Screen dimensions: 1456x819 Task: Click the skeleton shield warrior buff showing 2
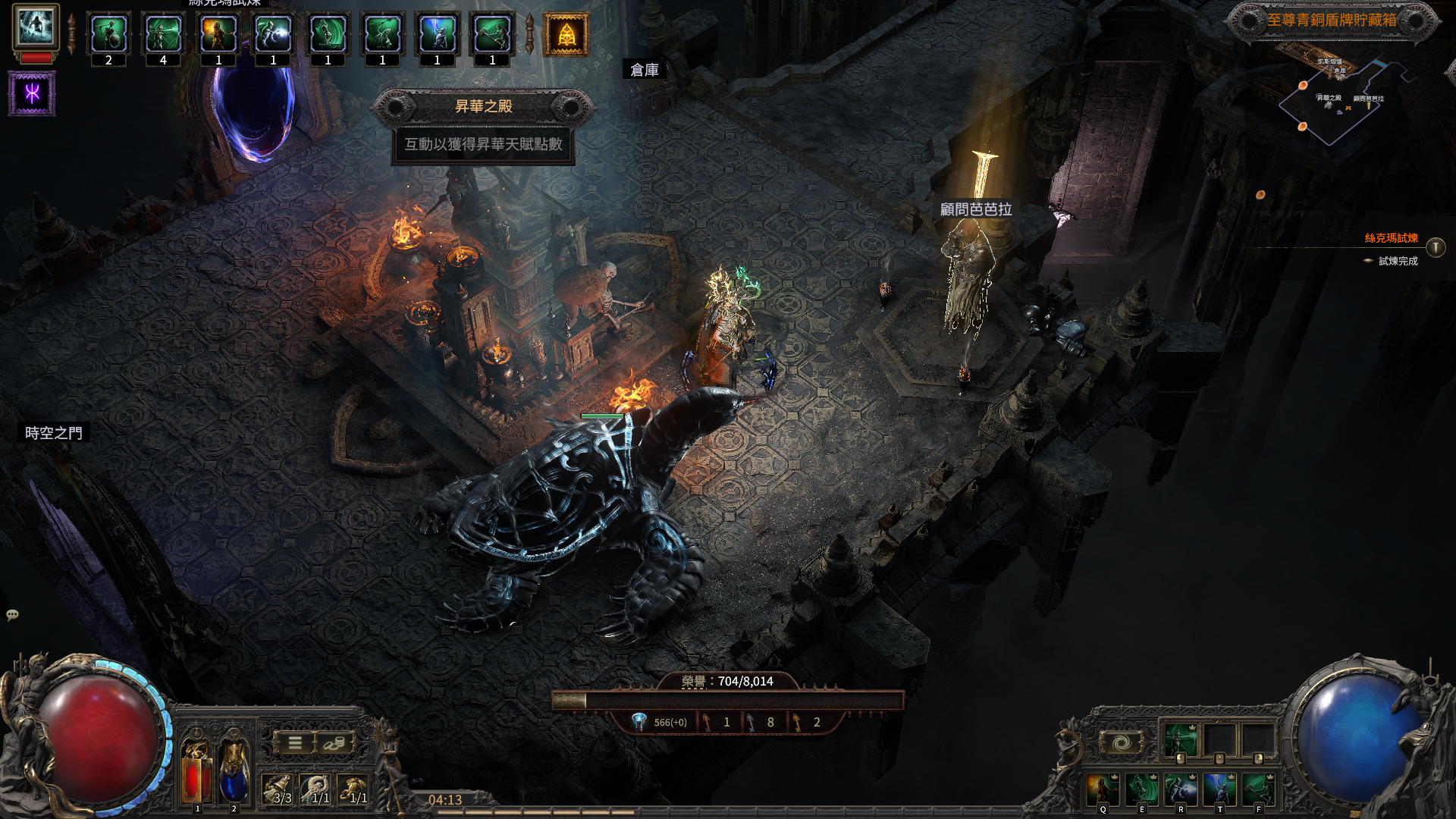[108, 35]
